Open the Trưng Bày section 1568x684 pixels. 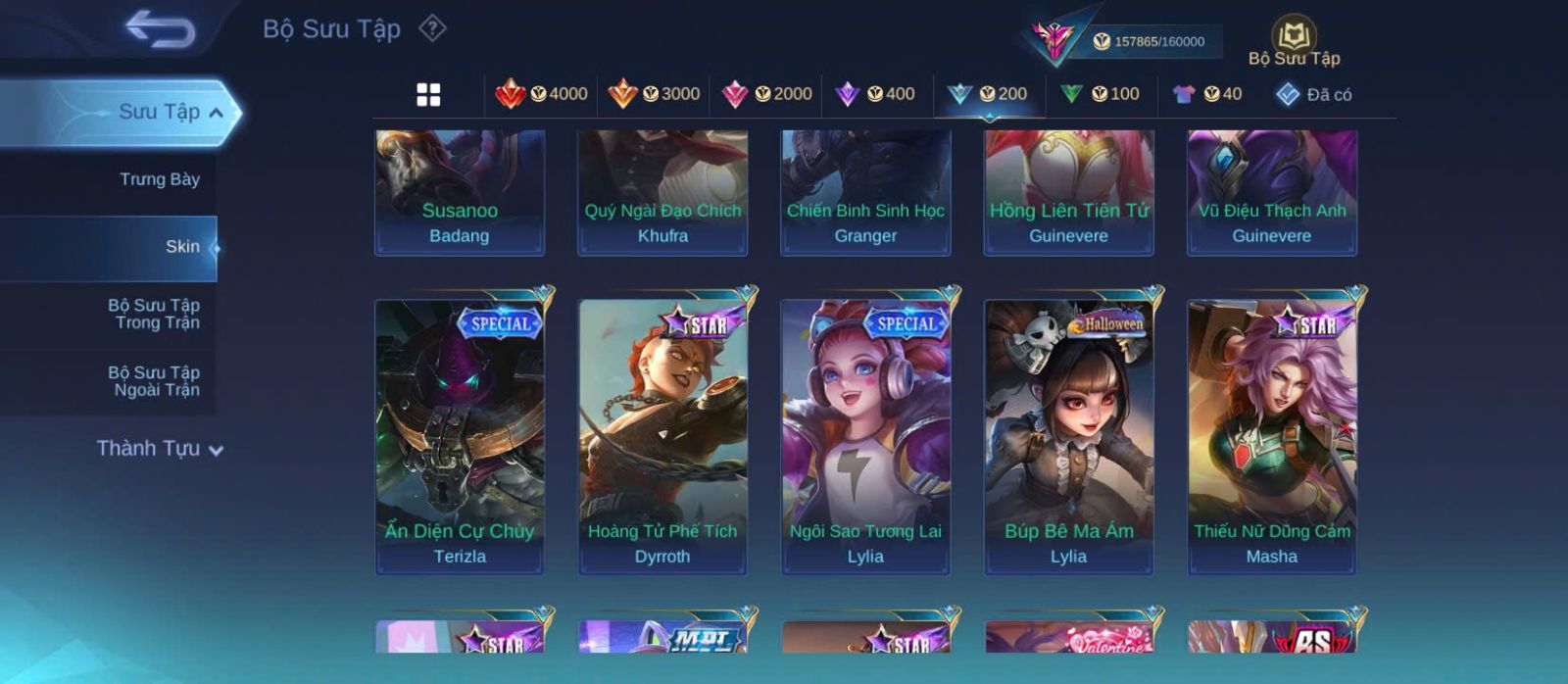[159, 179]
